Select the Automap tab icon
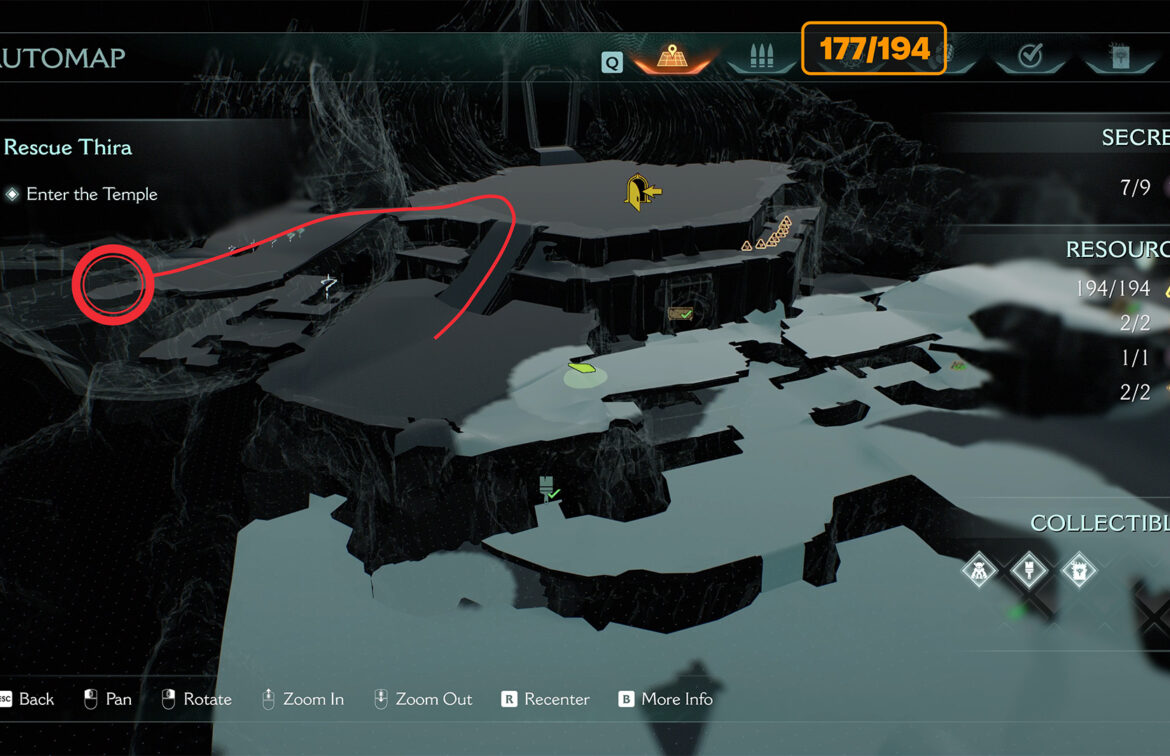 670,56
